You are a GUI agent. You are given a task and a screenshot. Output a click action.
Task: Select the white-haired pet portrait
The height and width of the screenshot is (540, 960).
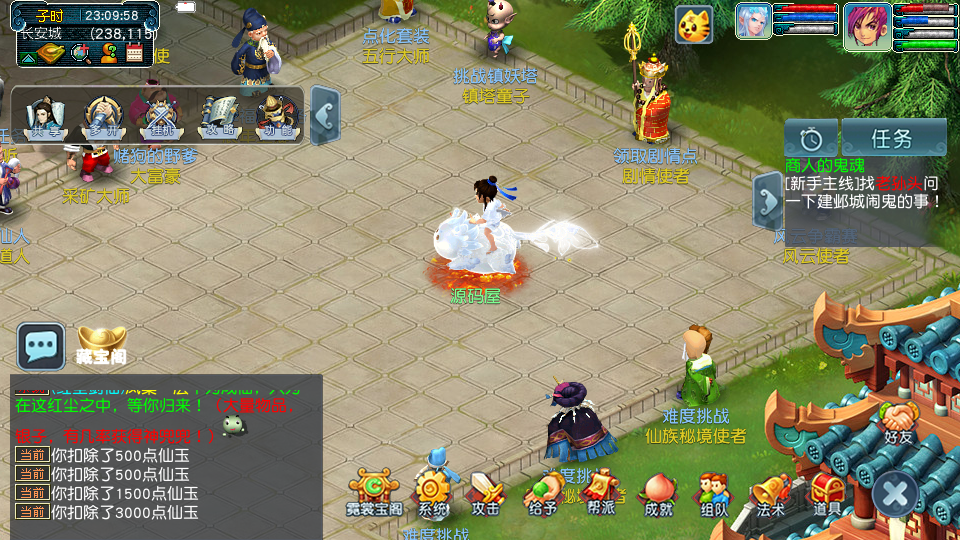click(x=753, y=22)
